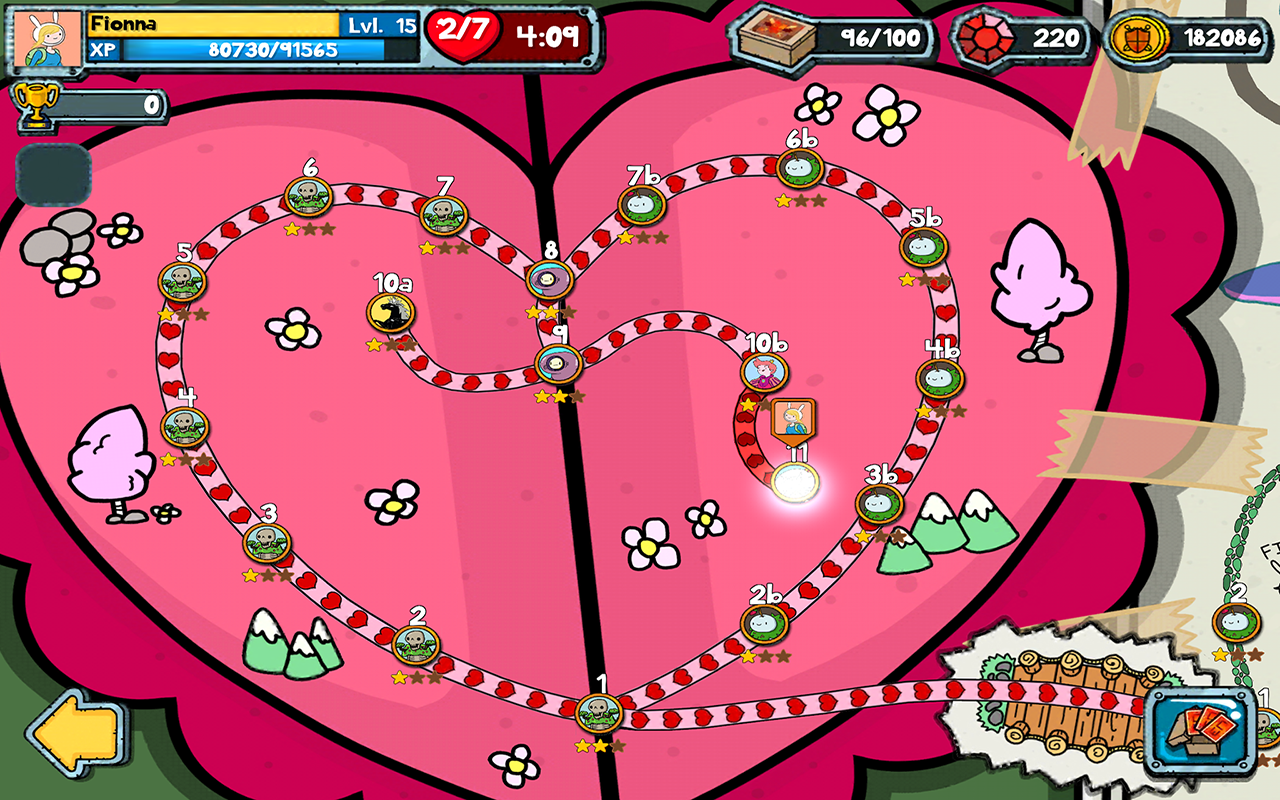Select the level 9 character node
The height and width of the screenshot is (800, 1280).
pyautogui.click(x=558, y=362)
